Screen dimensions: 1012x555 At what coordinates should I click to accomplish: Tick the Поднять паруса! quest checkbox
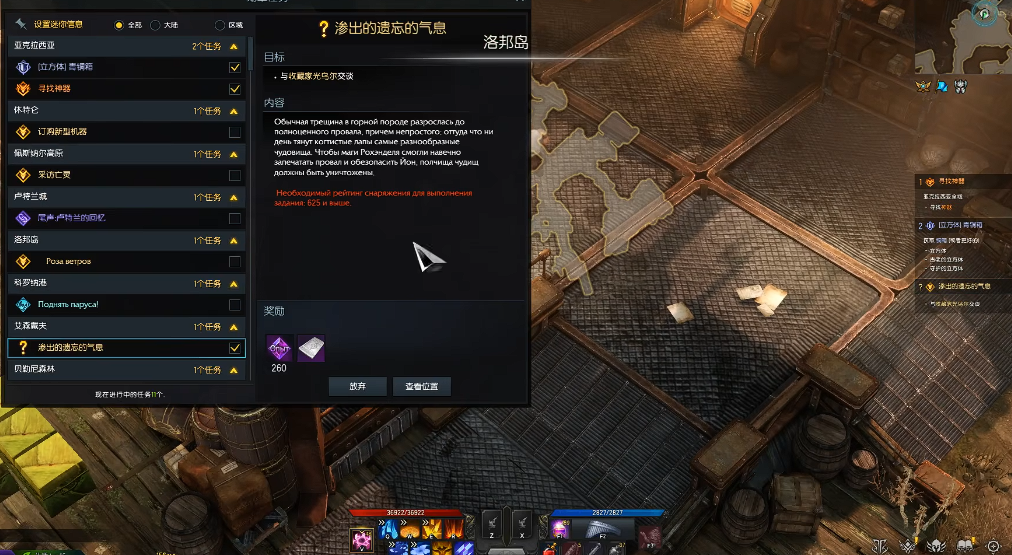[x=234, y=305]
